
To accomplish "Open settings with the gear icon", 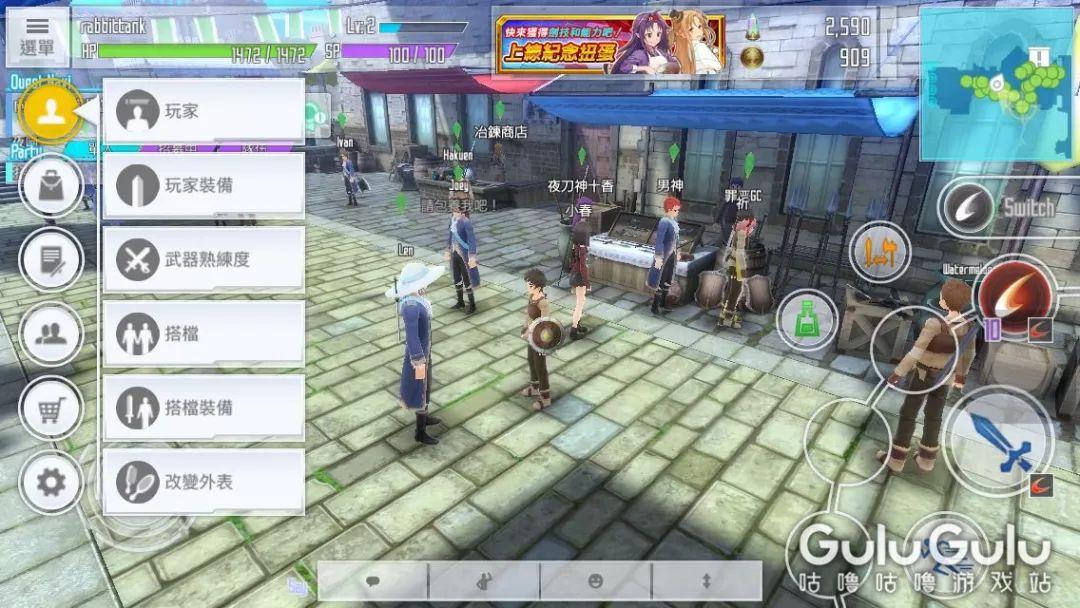I will (50, 483).
